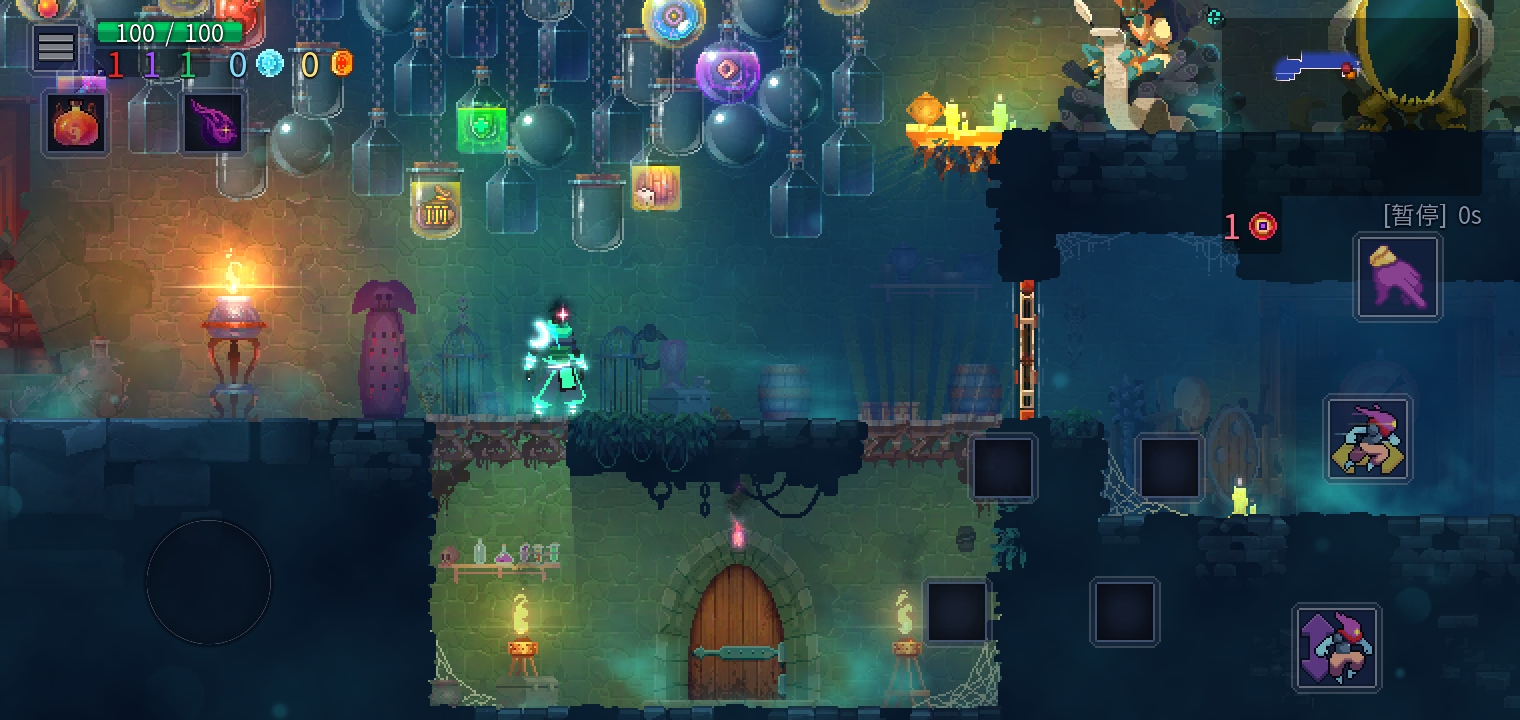The height and width of the screenshot is (720, 1520).
Task: Tap the jump button with vertical arrows
Action: click(x=1337, y=647)
